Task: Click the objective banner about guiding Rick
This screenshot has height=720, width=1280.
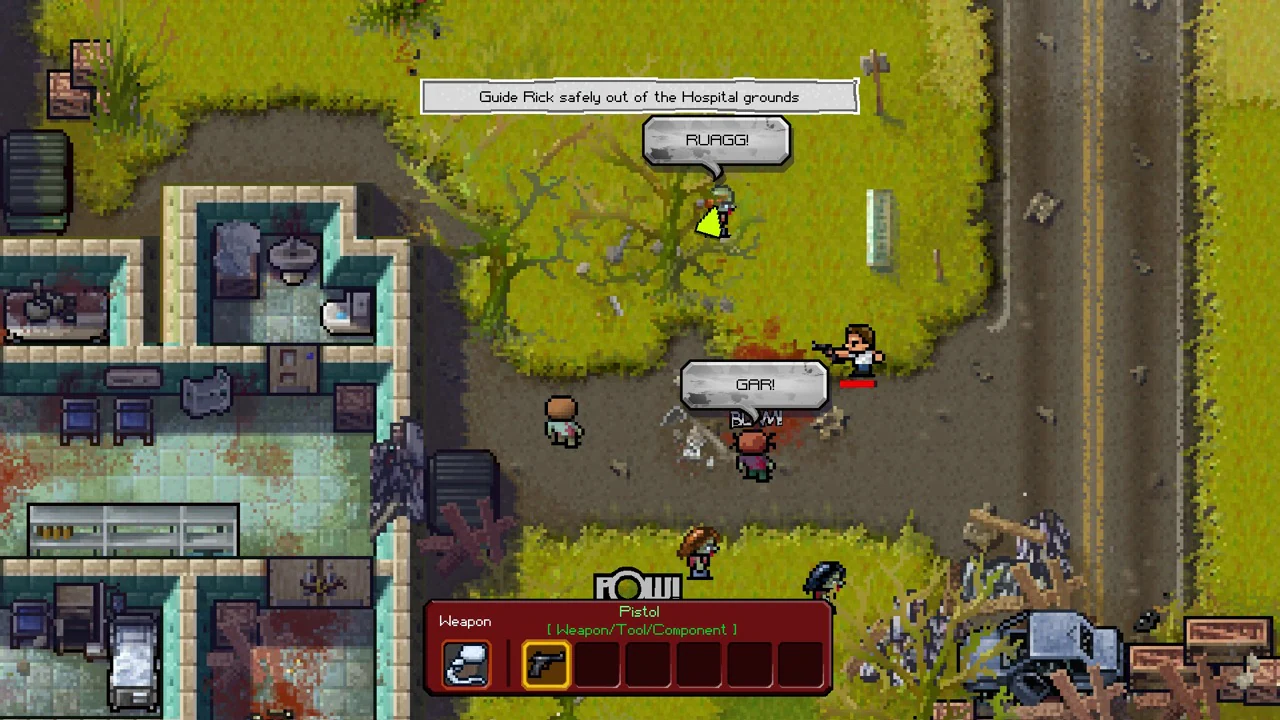Action: (640, 96)
